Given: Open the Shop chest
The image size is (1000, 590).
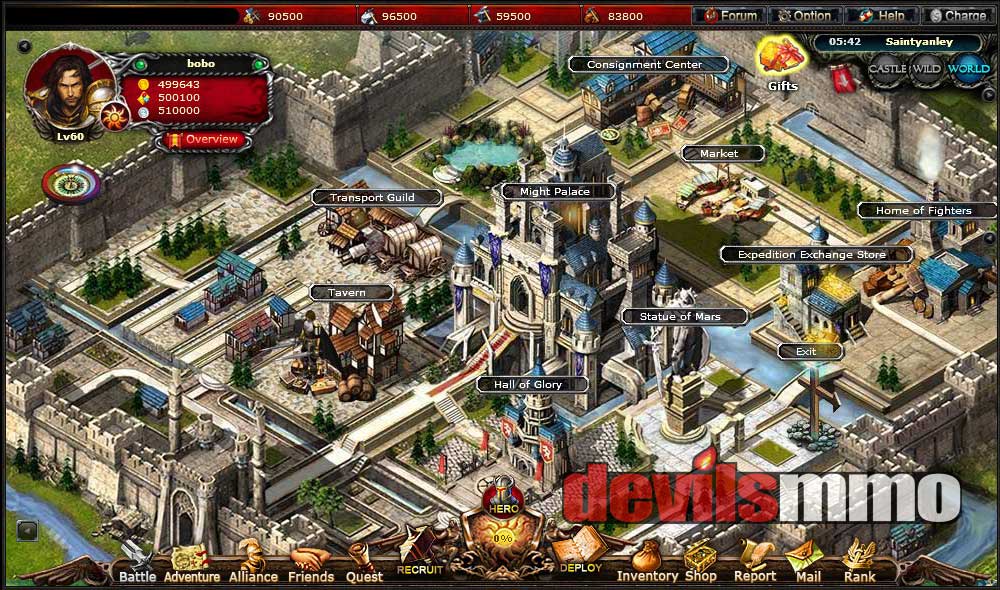Looking at the screenshot, I should click(700, 562).
